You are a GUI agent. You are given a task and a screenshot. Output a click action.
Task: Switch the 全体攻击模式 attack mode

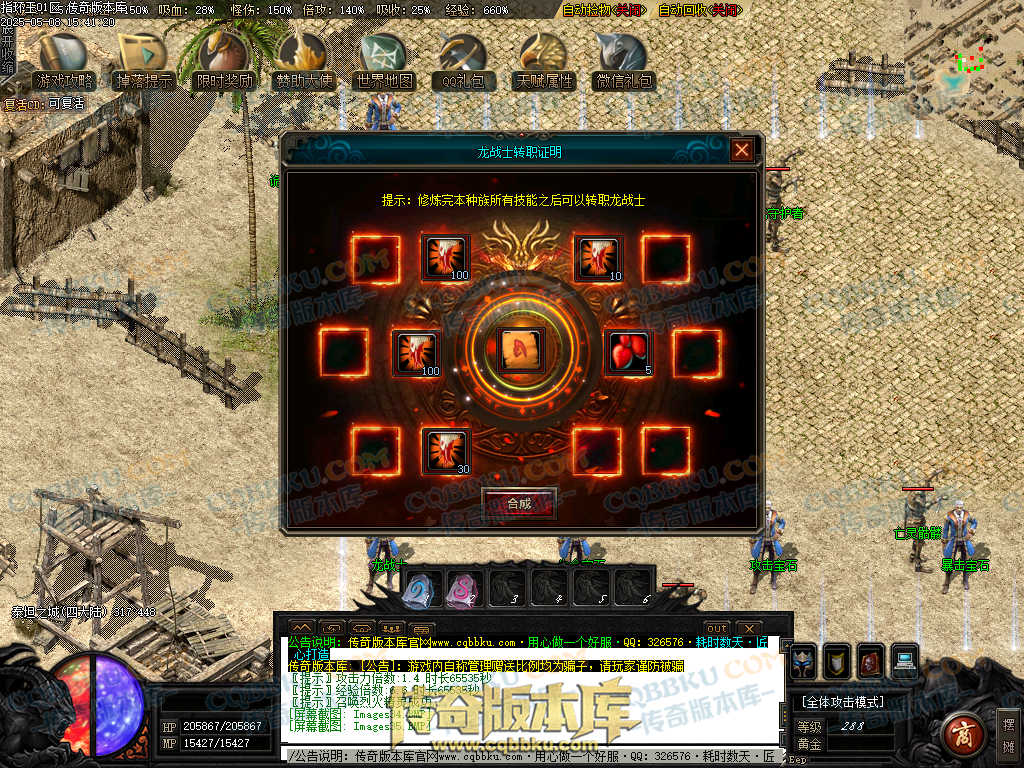[x=842, y=702]
